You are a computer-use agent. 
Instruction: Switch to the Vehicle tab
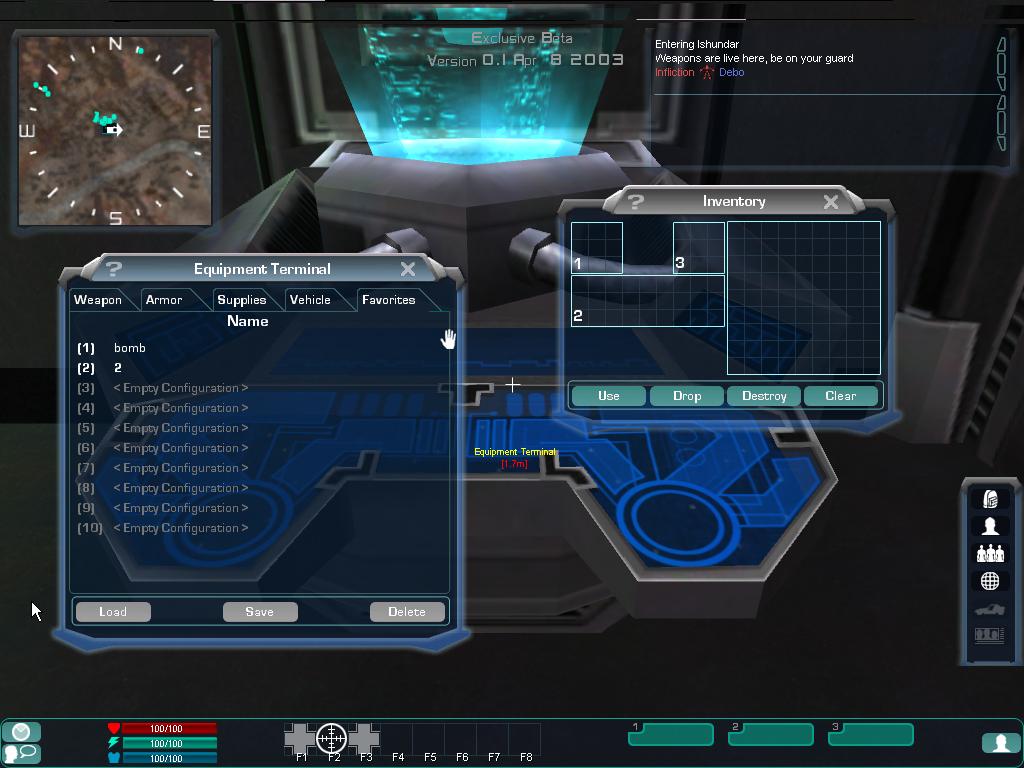pos(310,300)
